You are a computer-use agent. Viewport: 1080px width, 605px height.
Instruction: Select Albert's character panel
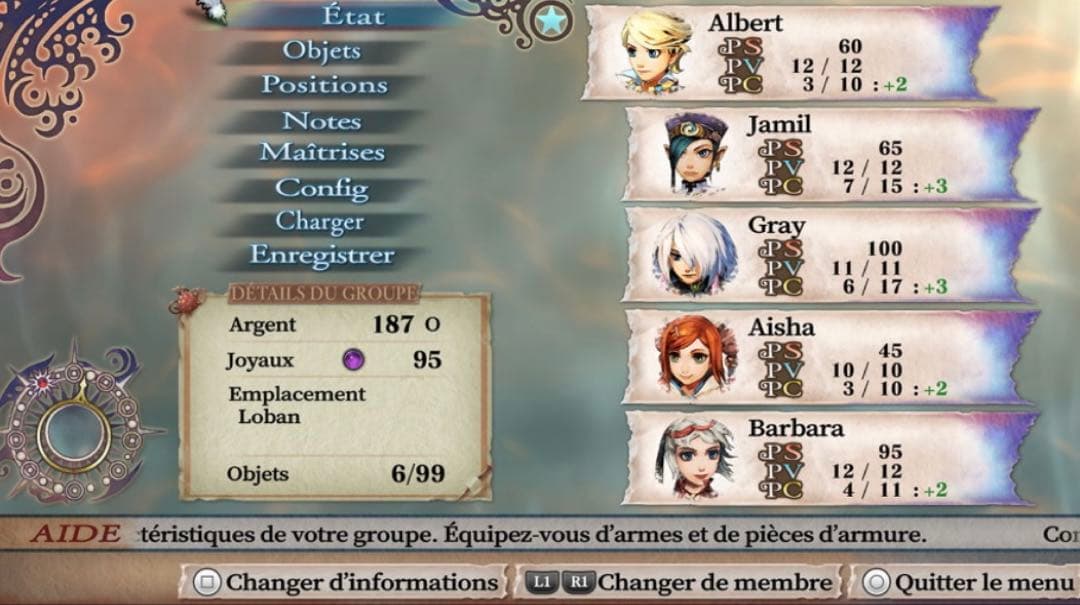788,53
